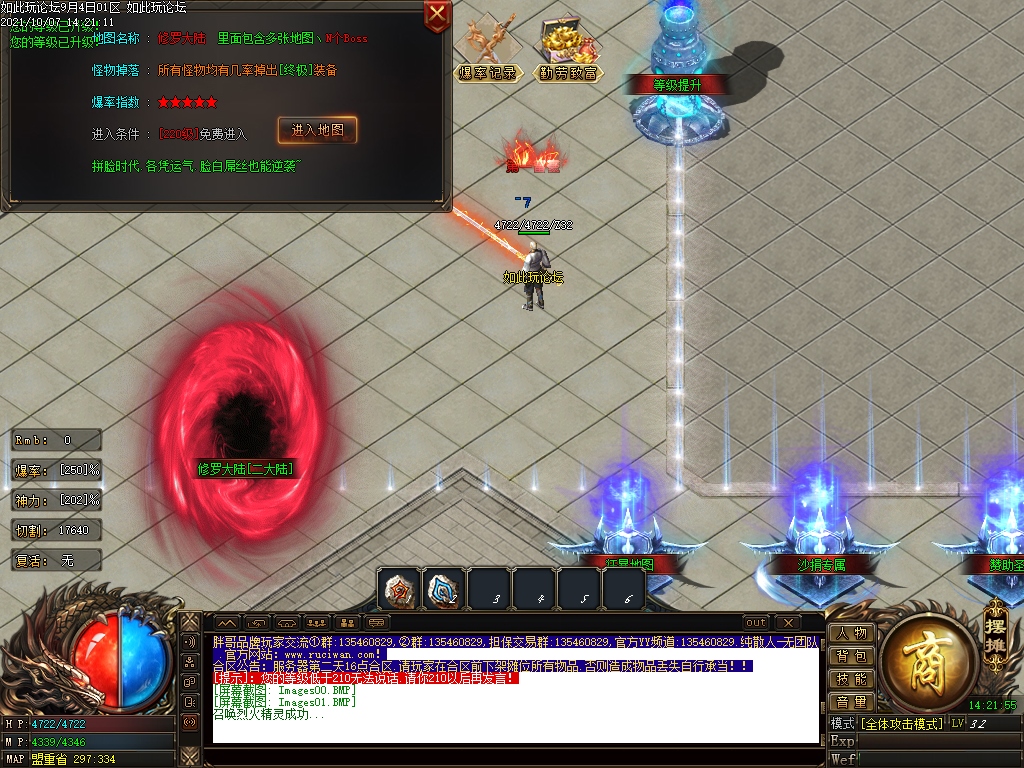Open the 背包 bag
Image resolution: width=1024 pixels, height=768 pixels.
coord(851,656)
